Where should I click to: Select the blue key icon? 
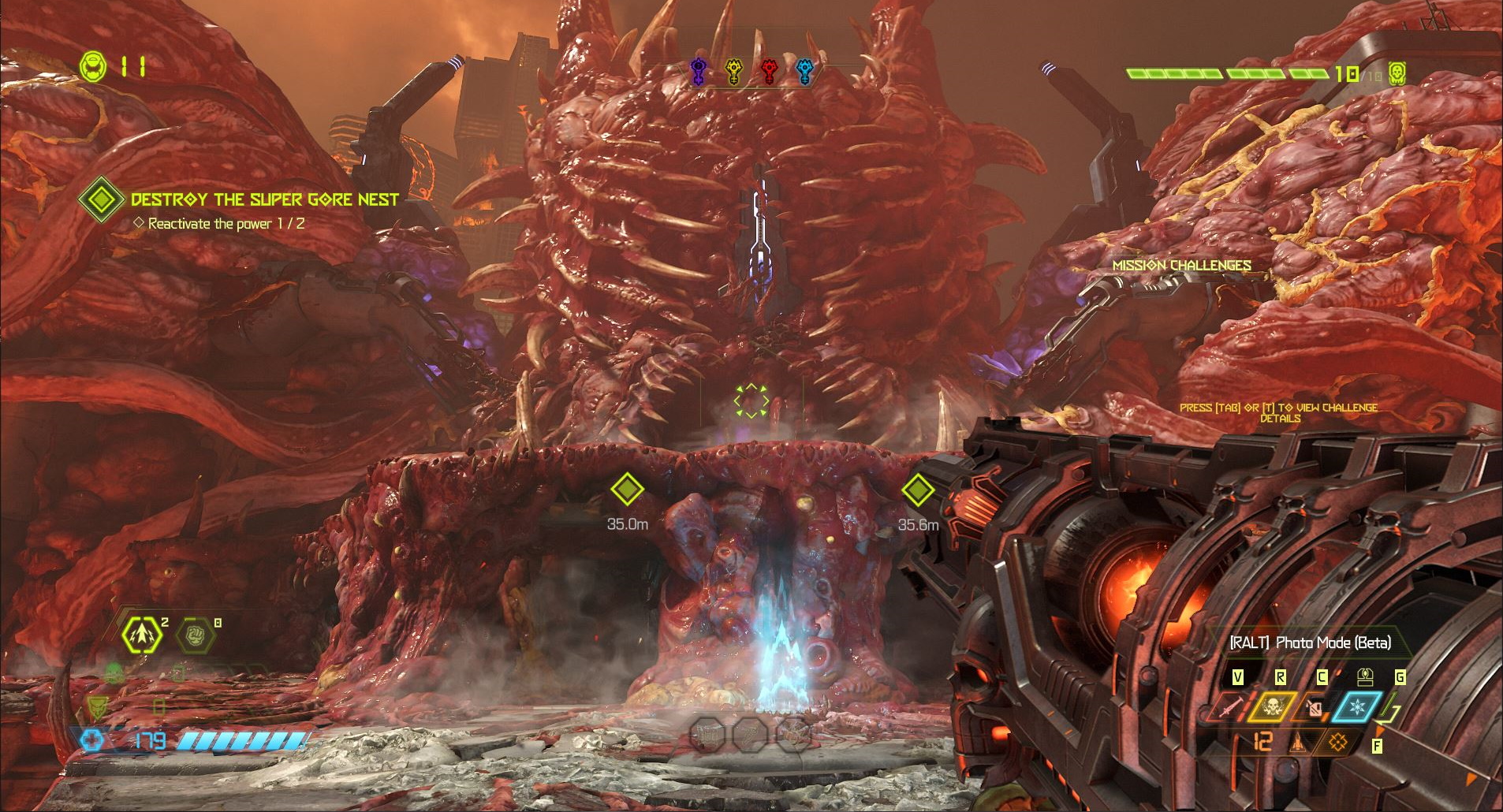tap(804, 72)
